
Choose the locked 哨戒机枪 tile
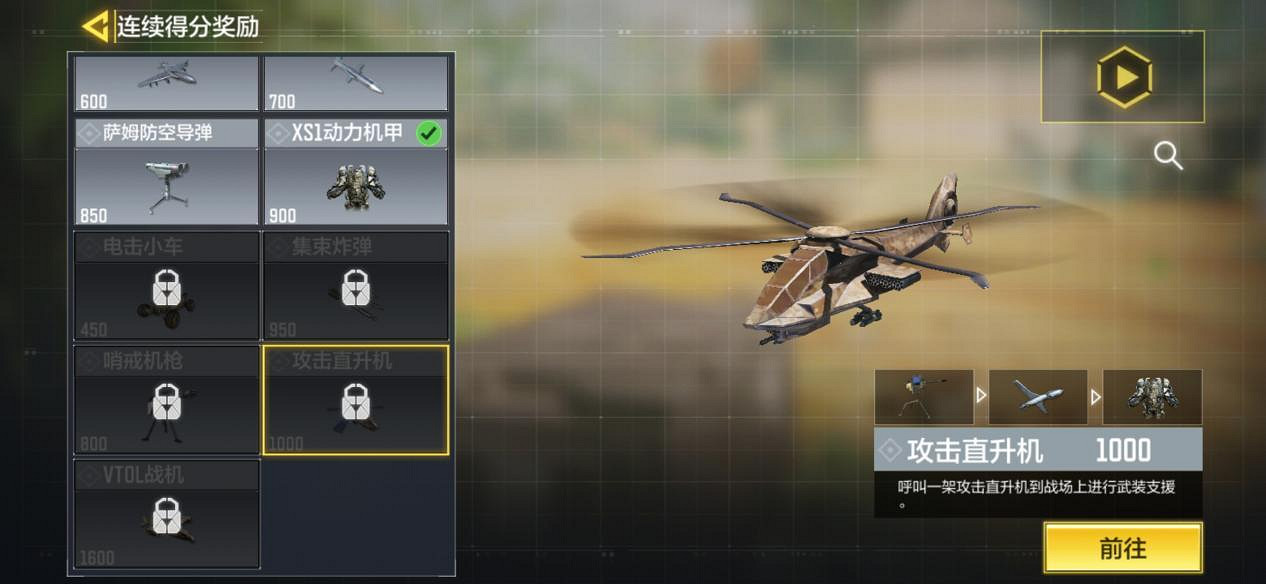coord(167,400)
